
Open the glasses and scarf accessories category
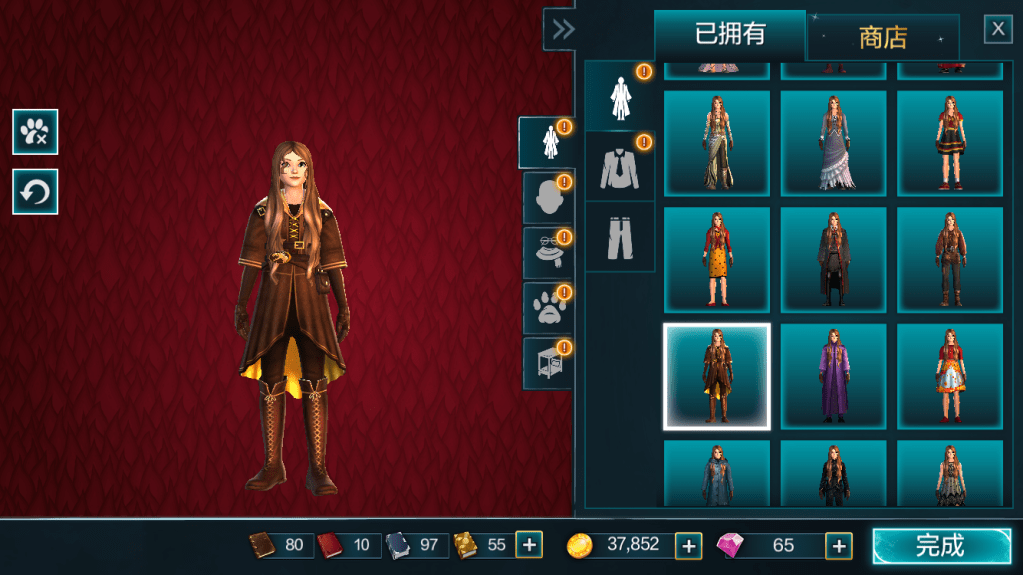tap(546, 252)
